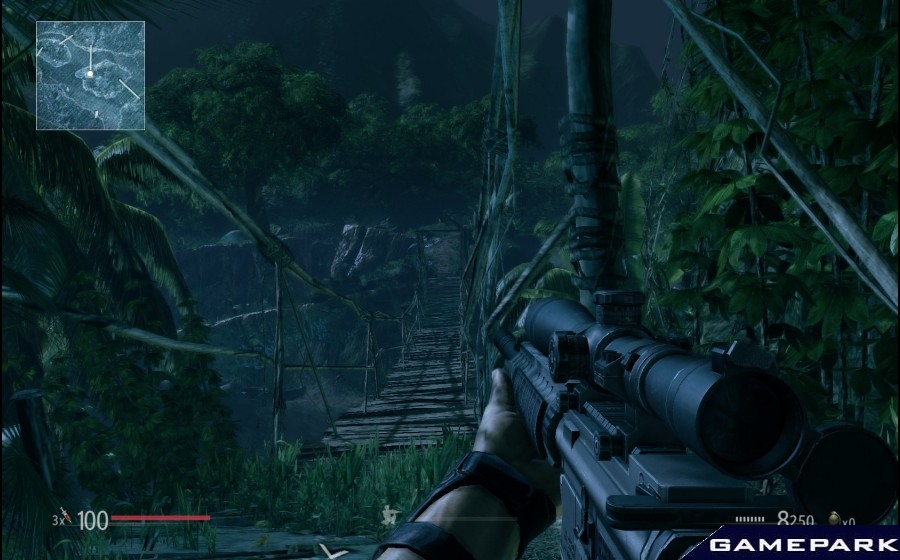
Task: Click the Gamepark watermark logo
Action: [x=803, y=544]
